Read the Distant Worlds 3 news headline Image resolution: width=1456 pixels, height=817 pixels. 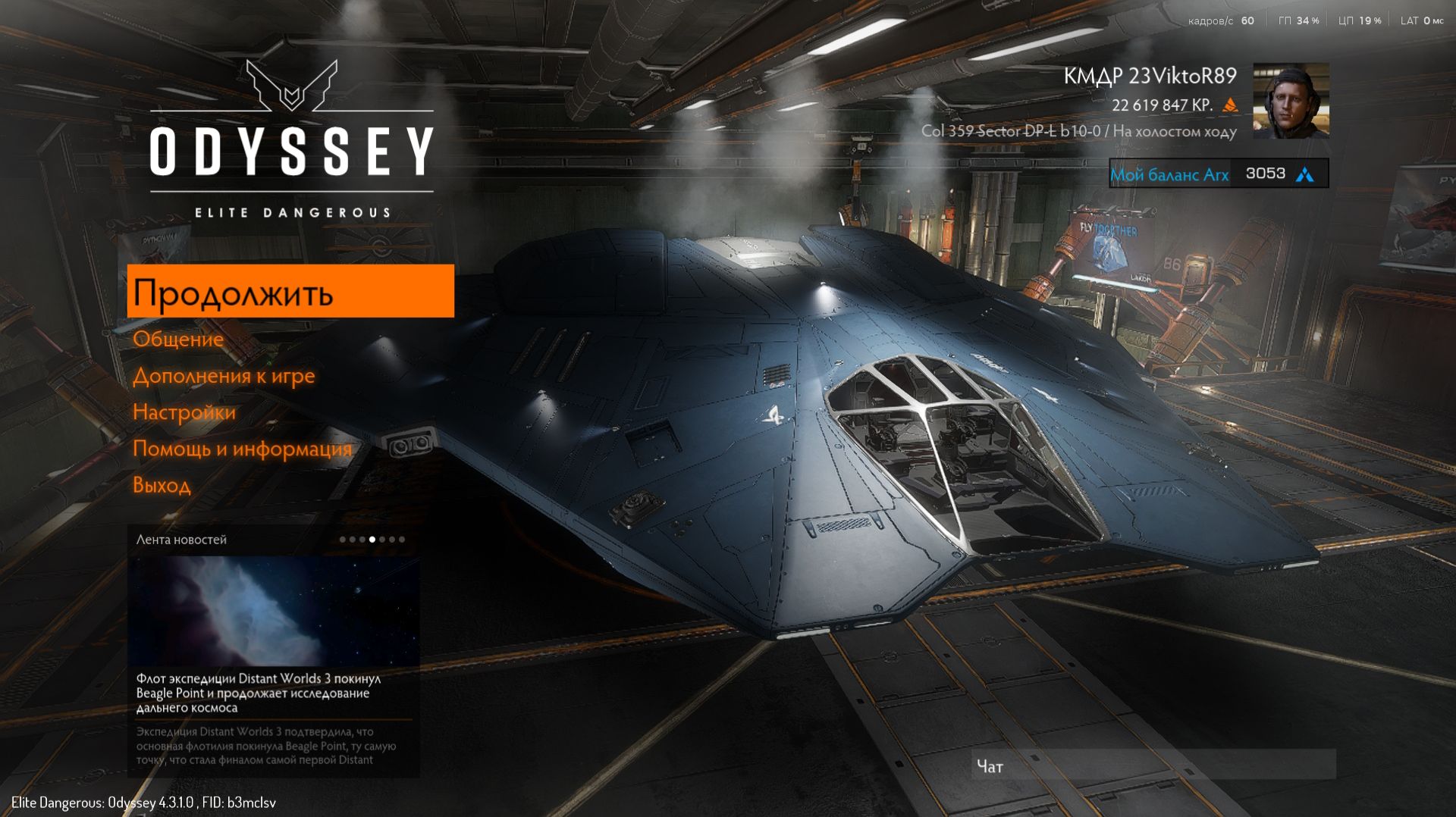258,693
